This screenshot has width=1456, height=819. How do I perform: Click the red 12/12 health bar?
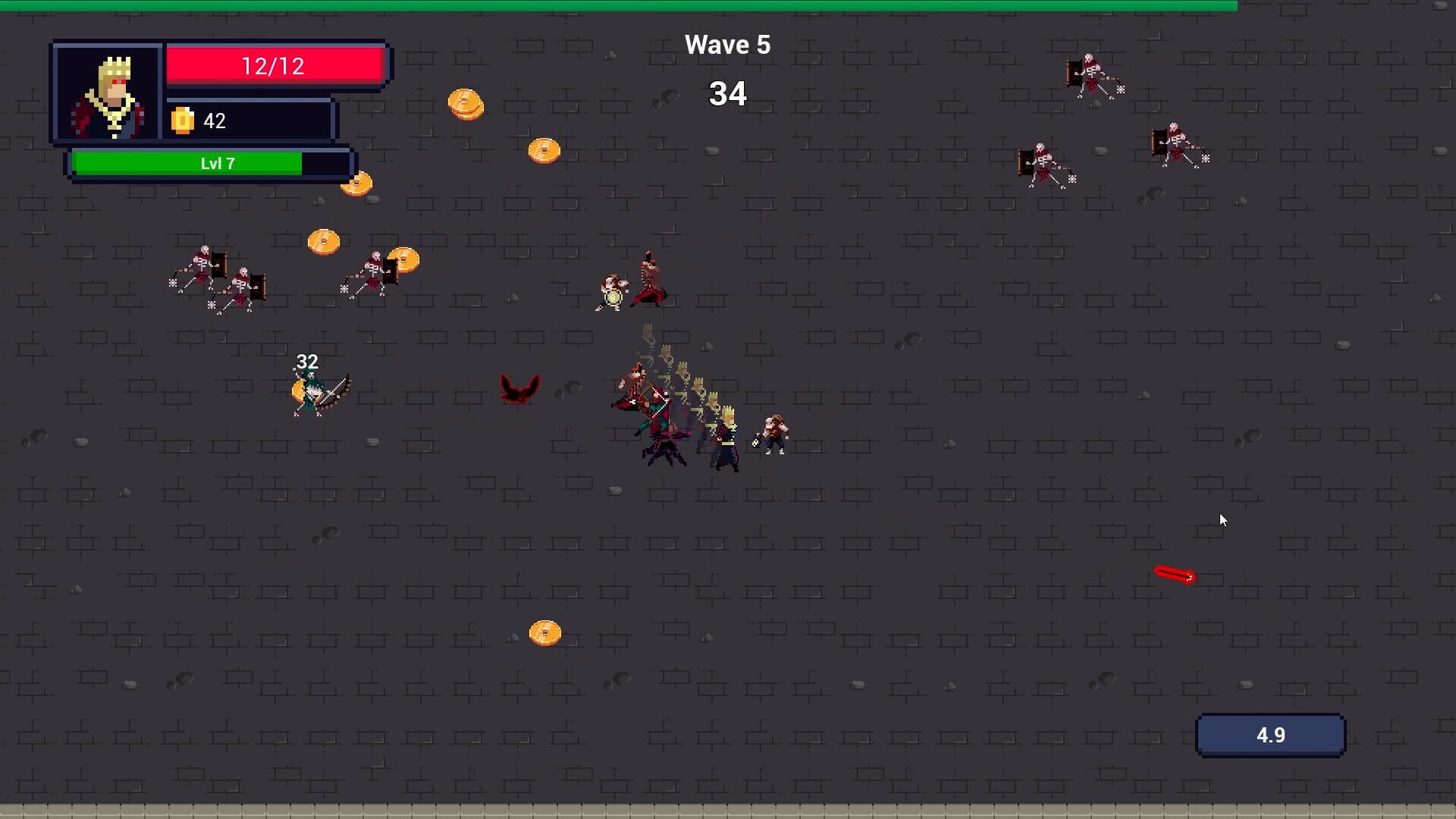click(x=275, y=65)
